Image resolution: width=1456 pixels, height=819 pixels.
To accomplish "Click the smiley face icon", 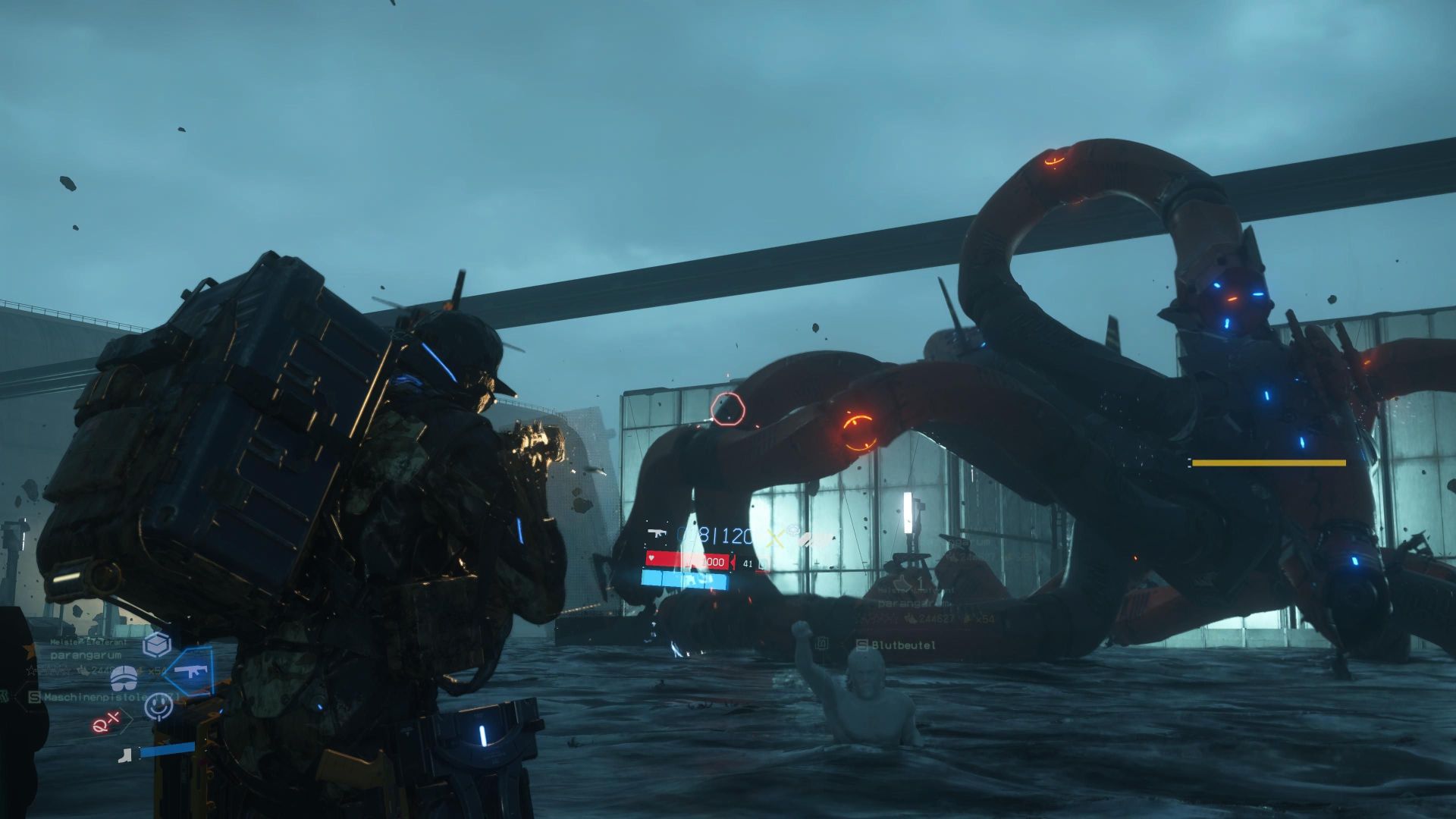I will click(x=158, y=706).
